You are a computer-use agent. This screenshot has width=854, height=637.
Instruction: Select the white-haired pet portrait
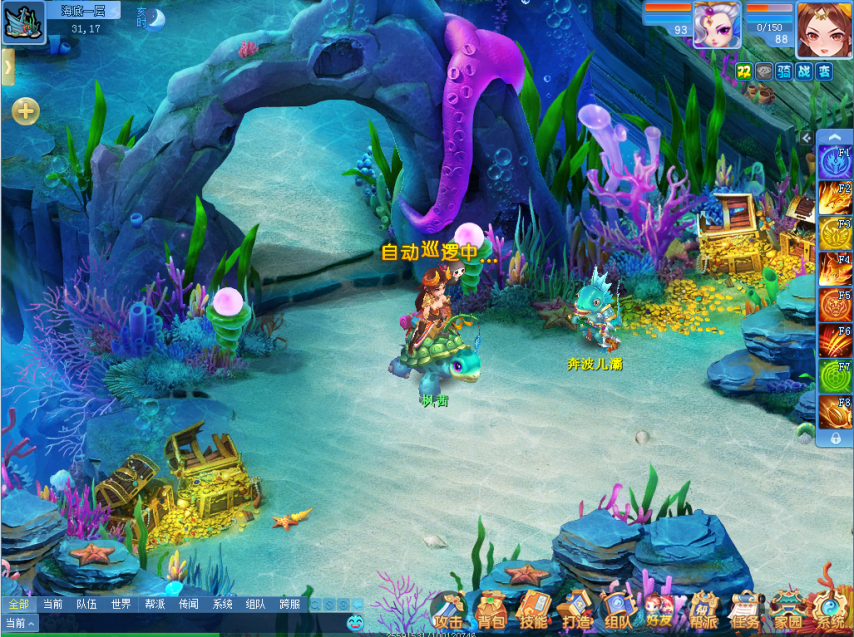click(717, 25)
